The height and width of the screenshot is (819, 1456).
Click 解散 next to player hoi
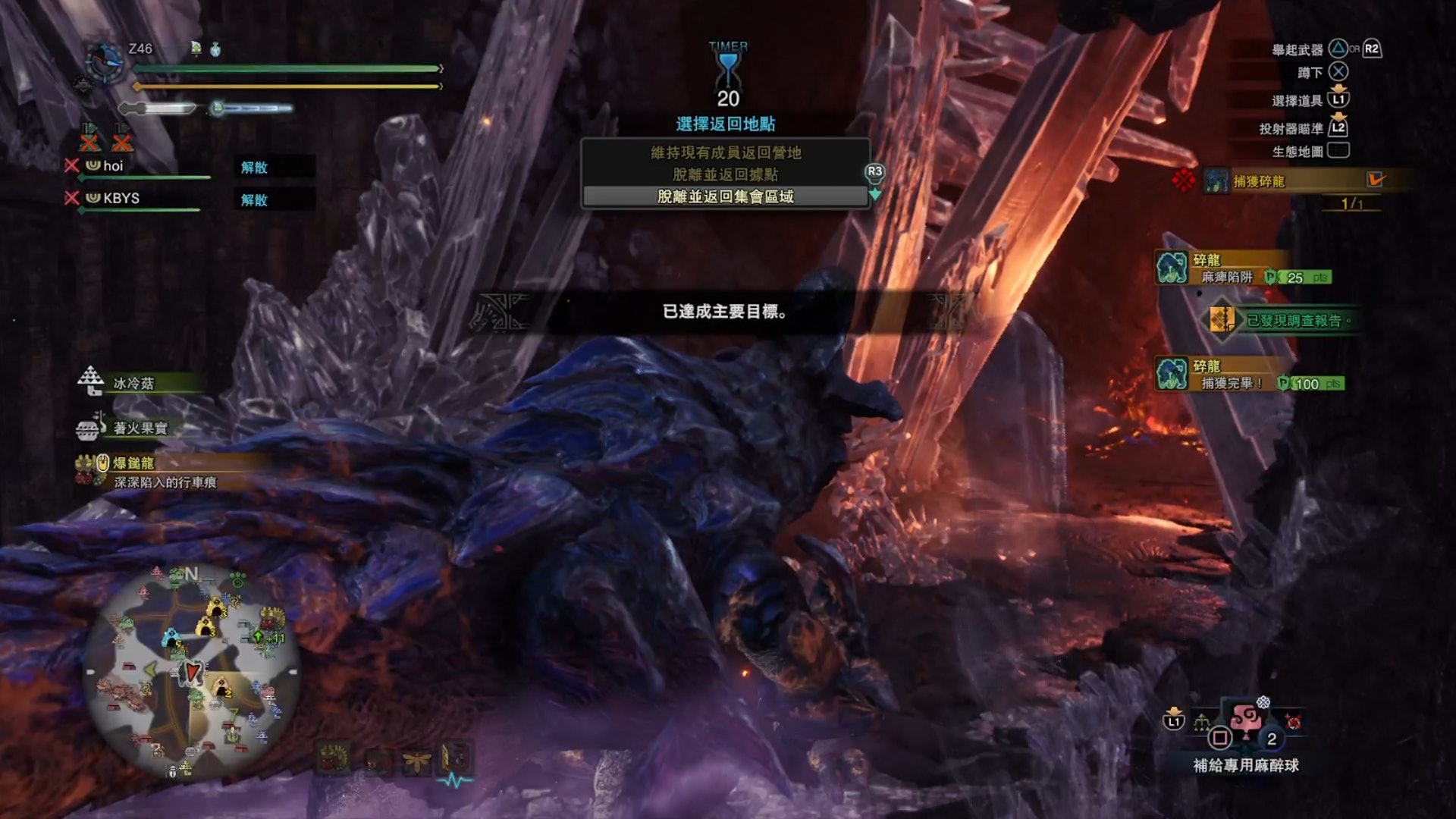255,167
